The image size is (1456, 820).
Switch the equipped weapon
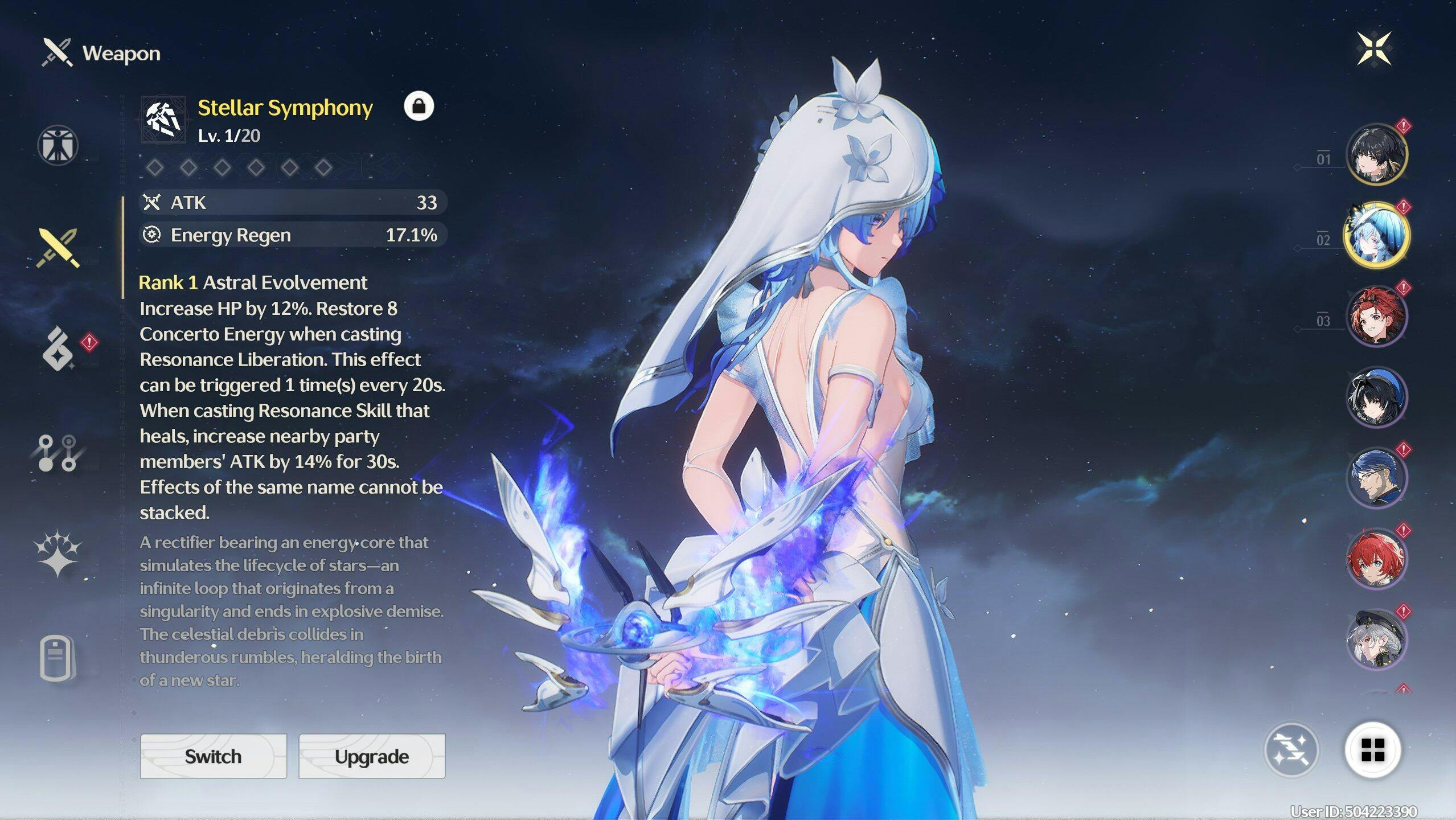coord(213,756)
